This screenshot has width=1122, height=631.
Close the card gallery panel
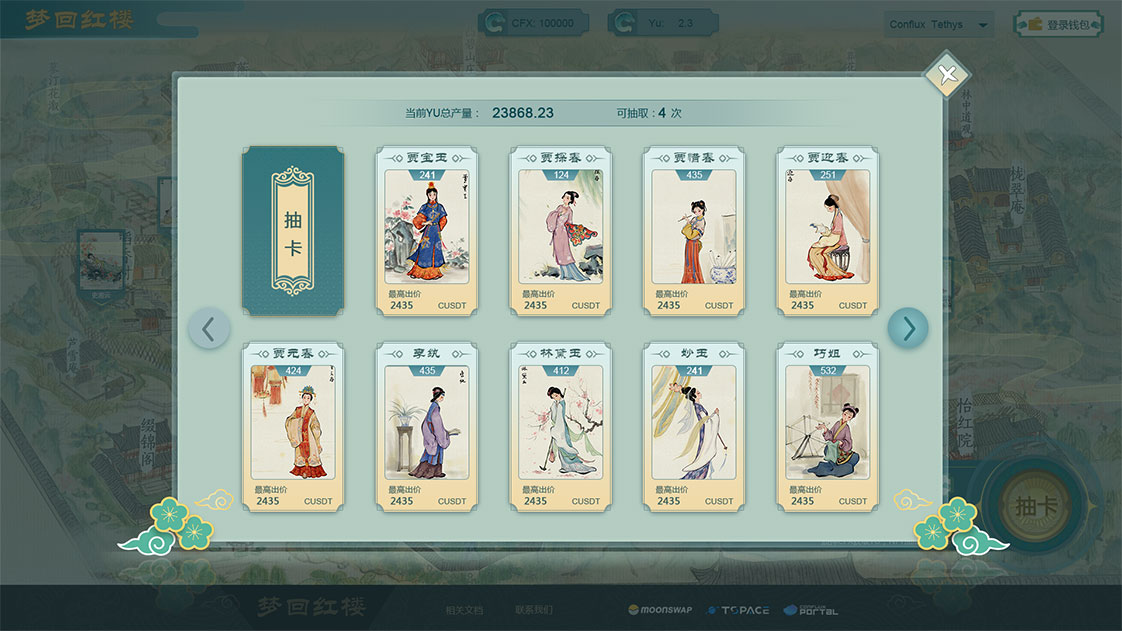pyautogui.click(x=946, y=73)
